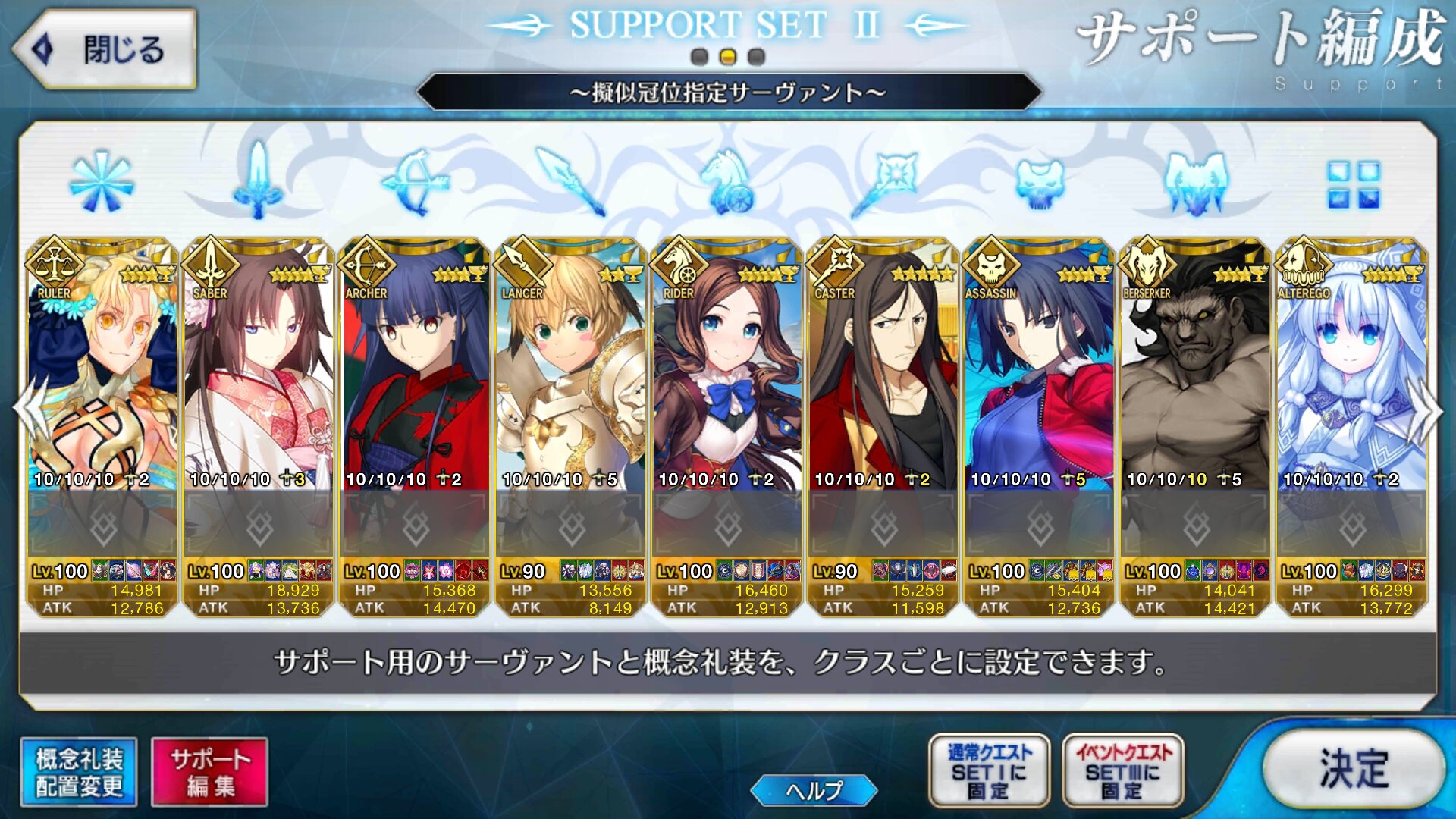The width and height of the screenshot is (1456, 819).
Task: Open 概念礼装配置変更 craft essence placement
Action: [79, 772]
